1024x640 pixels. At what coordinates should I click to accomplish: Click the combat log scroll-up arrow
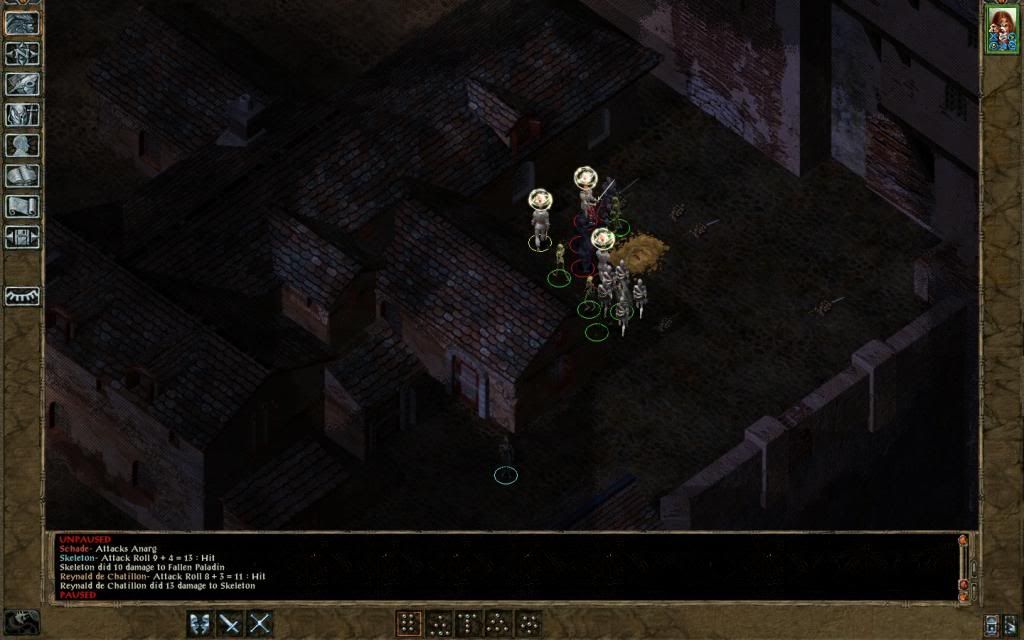click(x=963, y=541)
